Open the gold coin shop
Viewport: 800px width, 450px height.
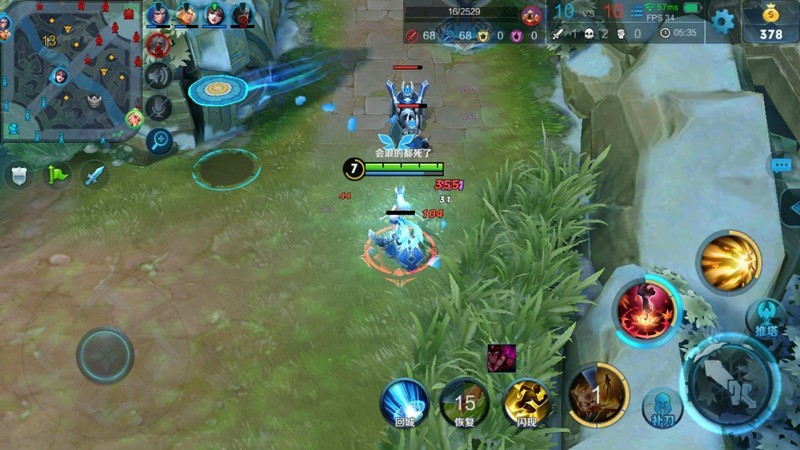770,23
